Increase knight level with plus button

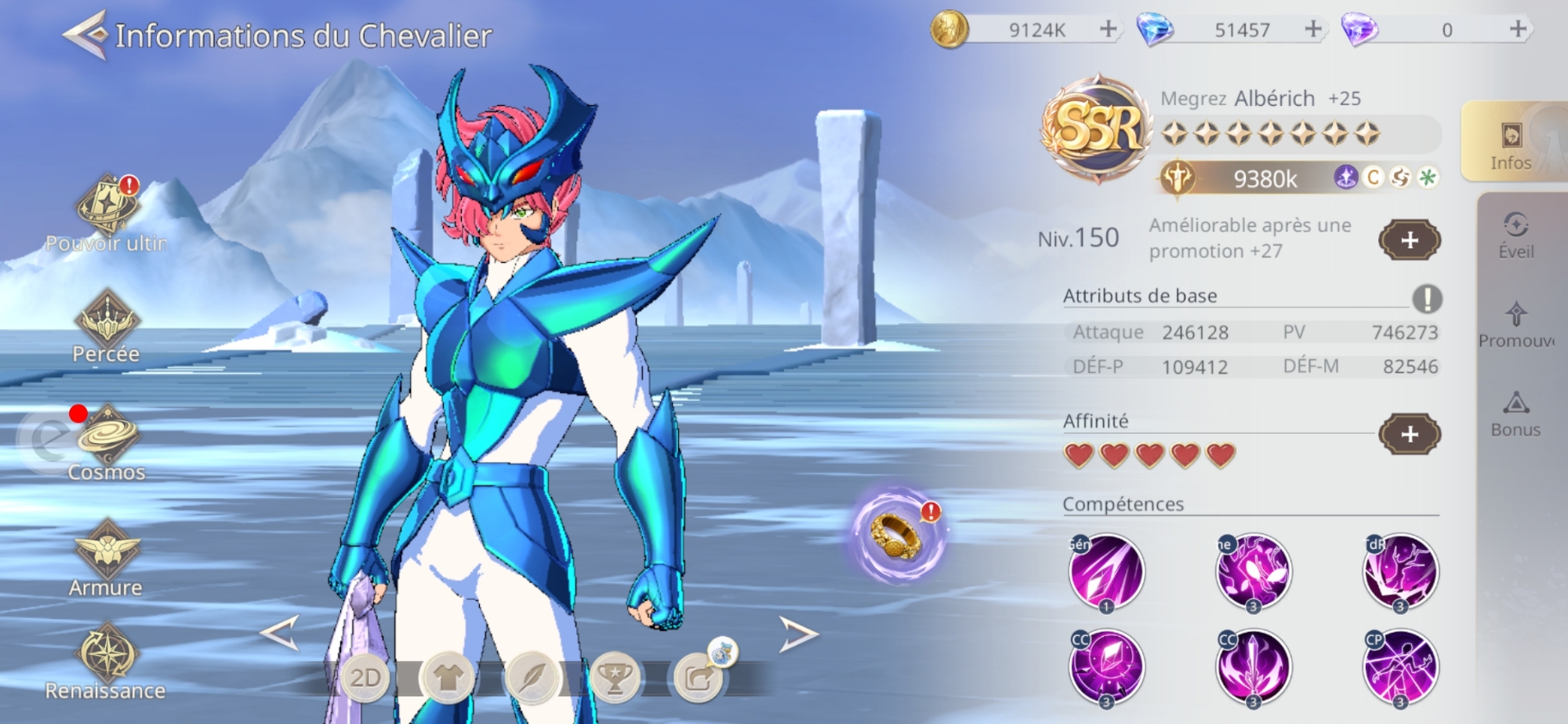click(x=1410, y=240)
